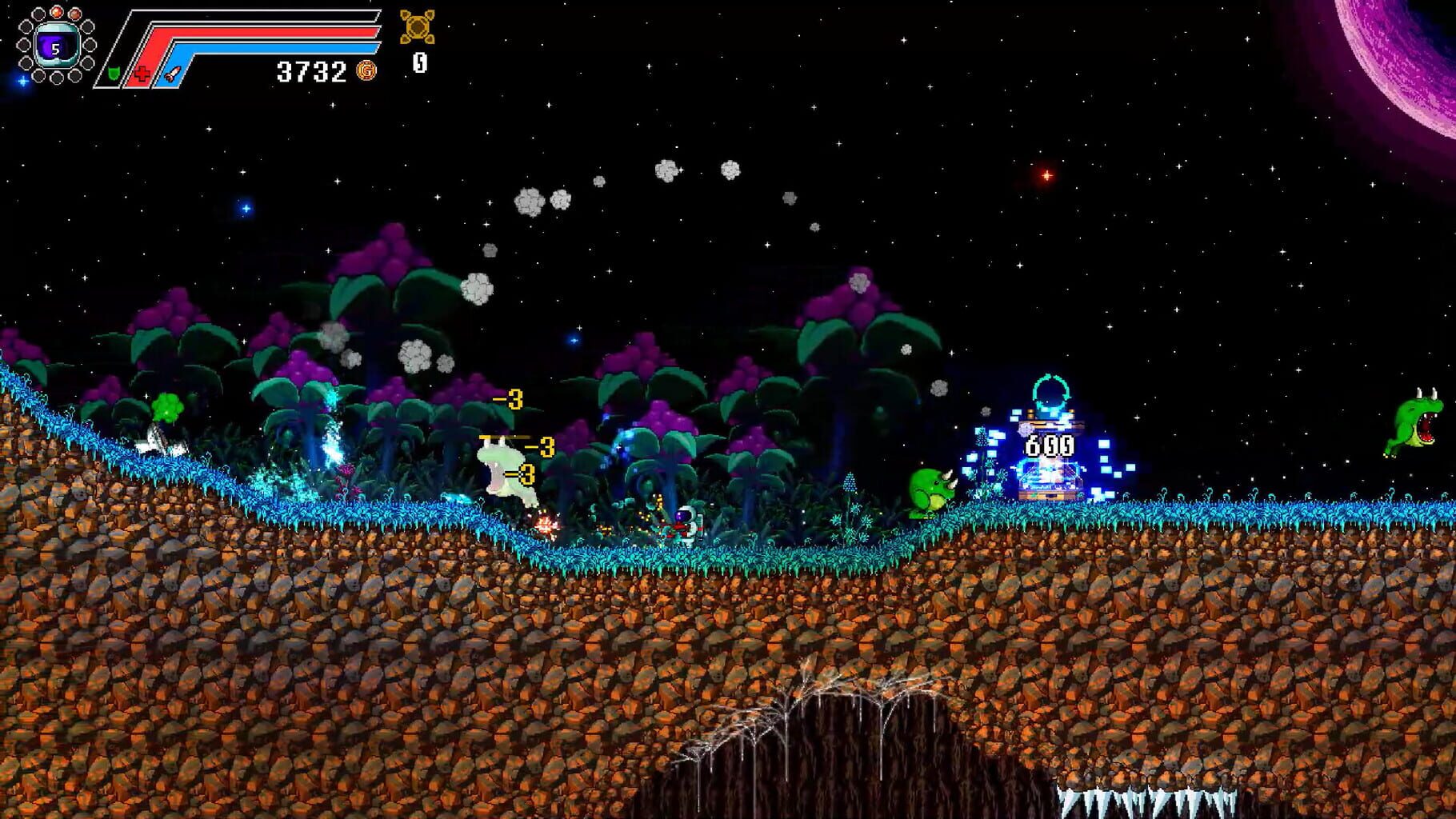Select the character portrait showing level 5
Image resolution: width=1456 pixels, height=819 pixels.
[56, 45]
